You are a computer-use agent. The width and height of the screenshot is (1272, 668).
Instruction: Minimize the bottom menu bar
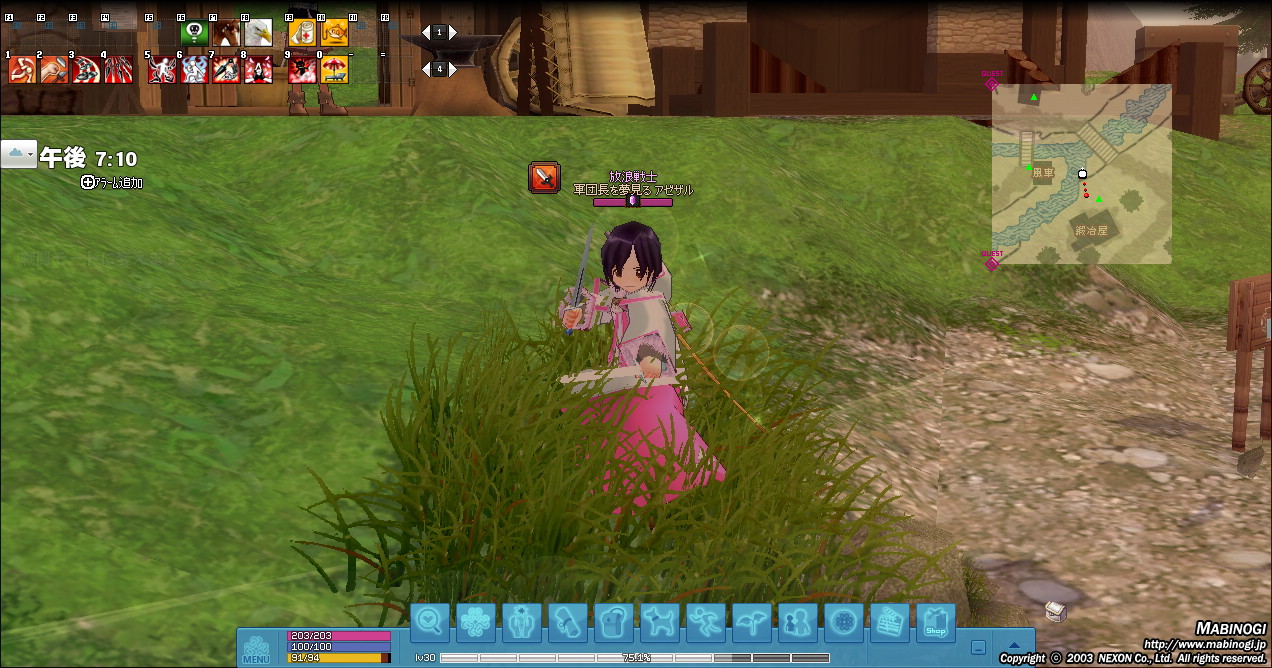click(979, 647)
